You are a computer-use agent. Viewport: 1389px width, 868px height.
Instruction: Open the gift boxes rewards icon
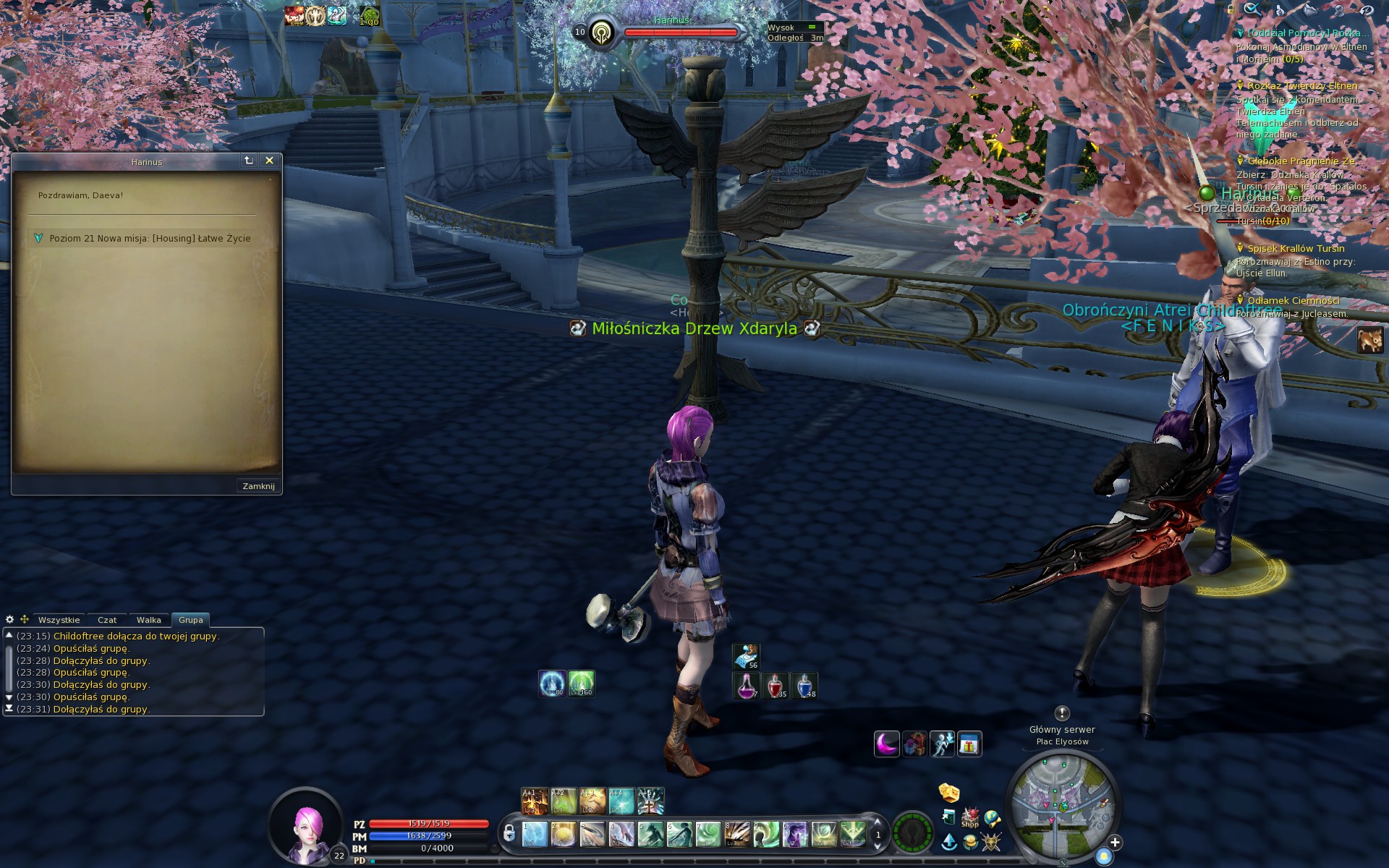915,743
